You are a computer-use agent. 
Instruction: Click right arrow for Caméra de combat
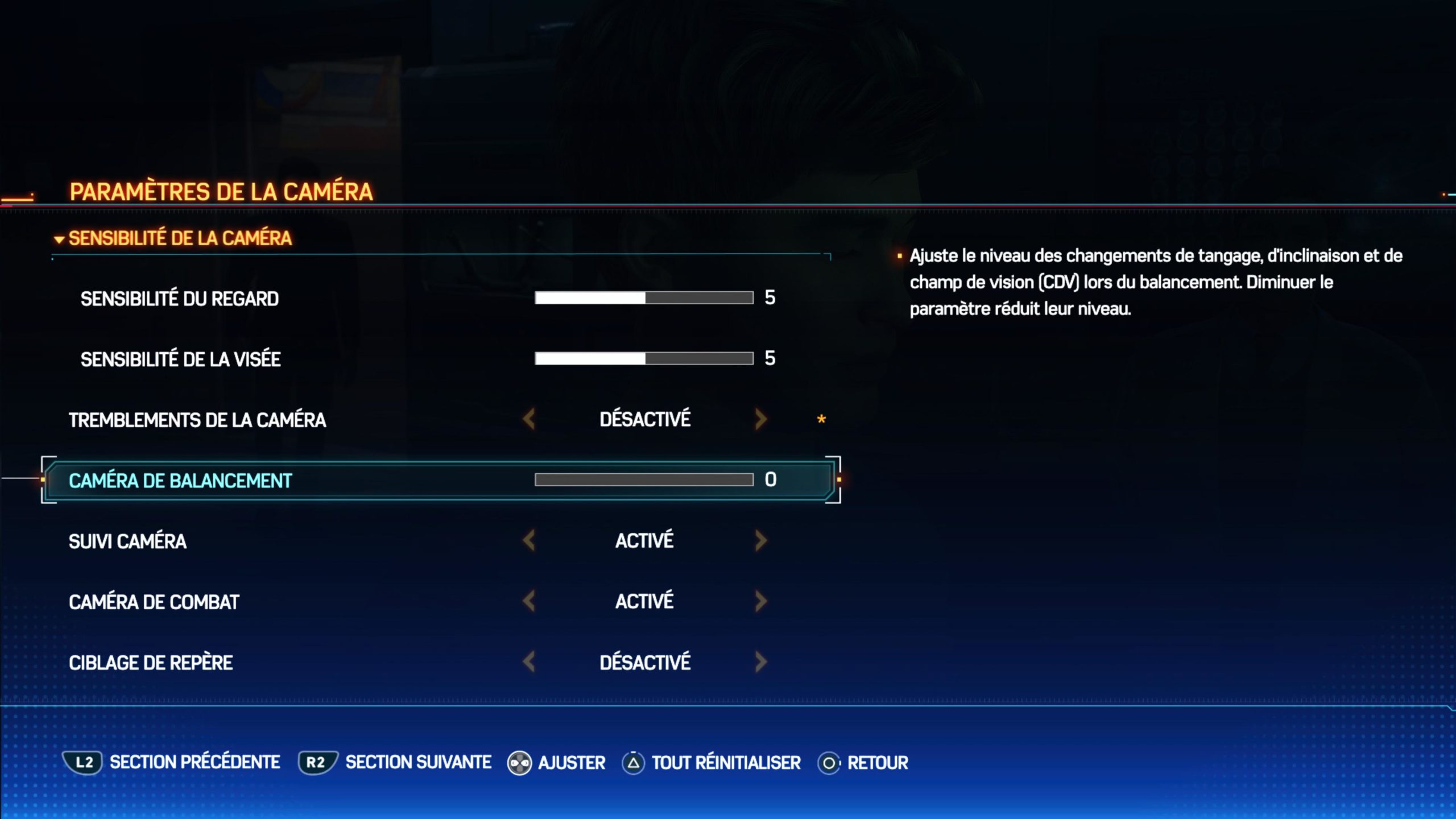(761, 601)
